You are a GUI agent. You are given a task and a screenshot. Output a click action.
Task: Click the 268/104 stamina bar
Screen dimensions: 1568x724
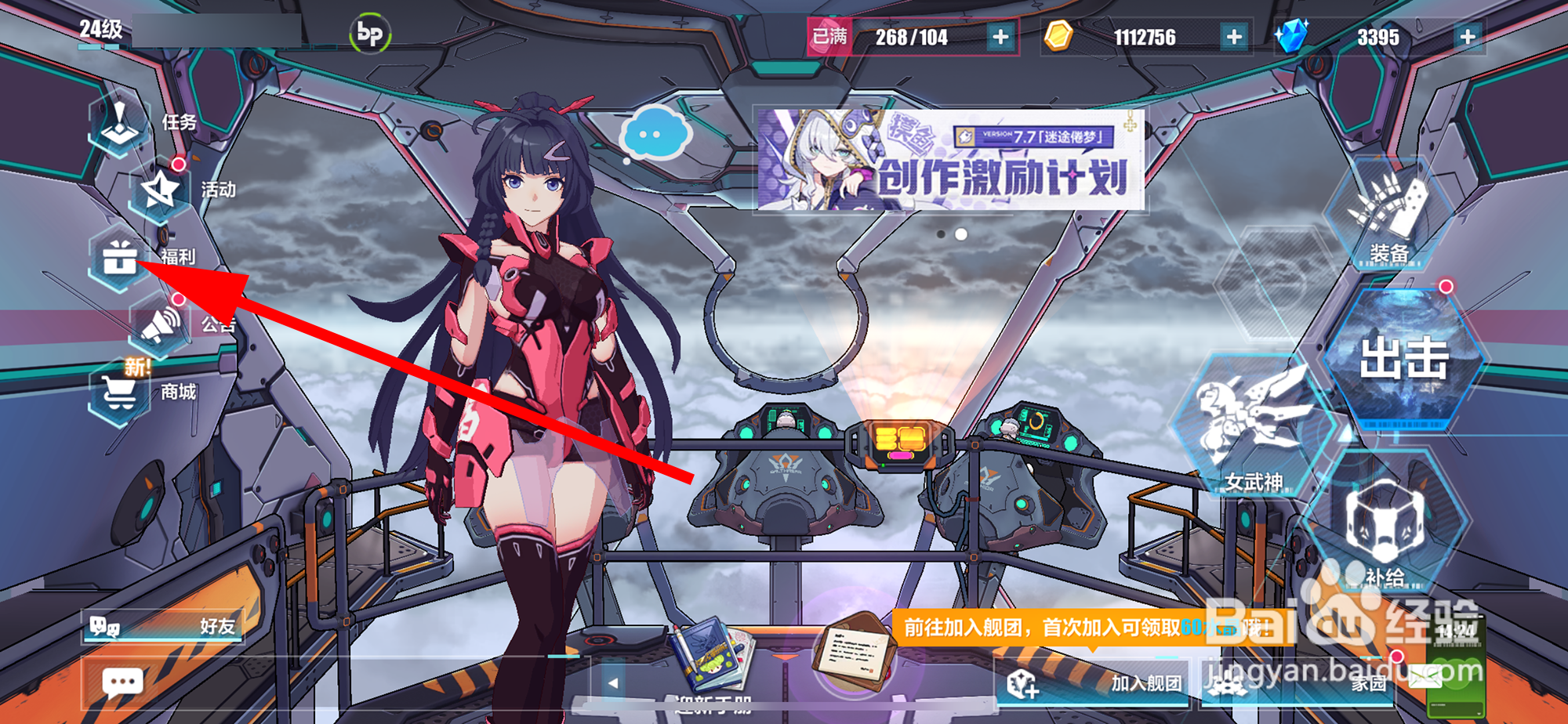click(x=909, y=35)
